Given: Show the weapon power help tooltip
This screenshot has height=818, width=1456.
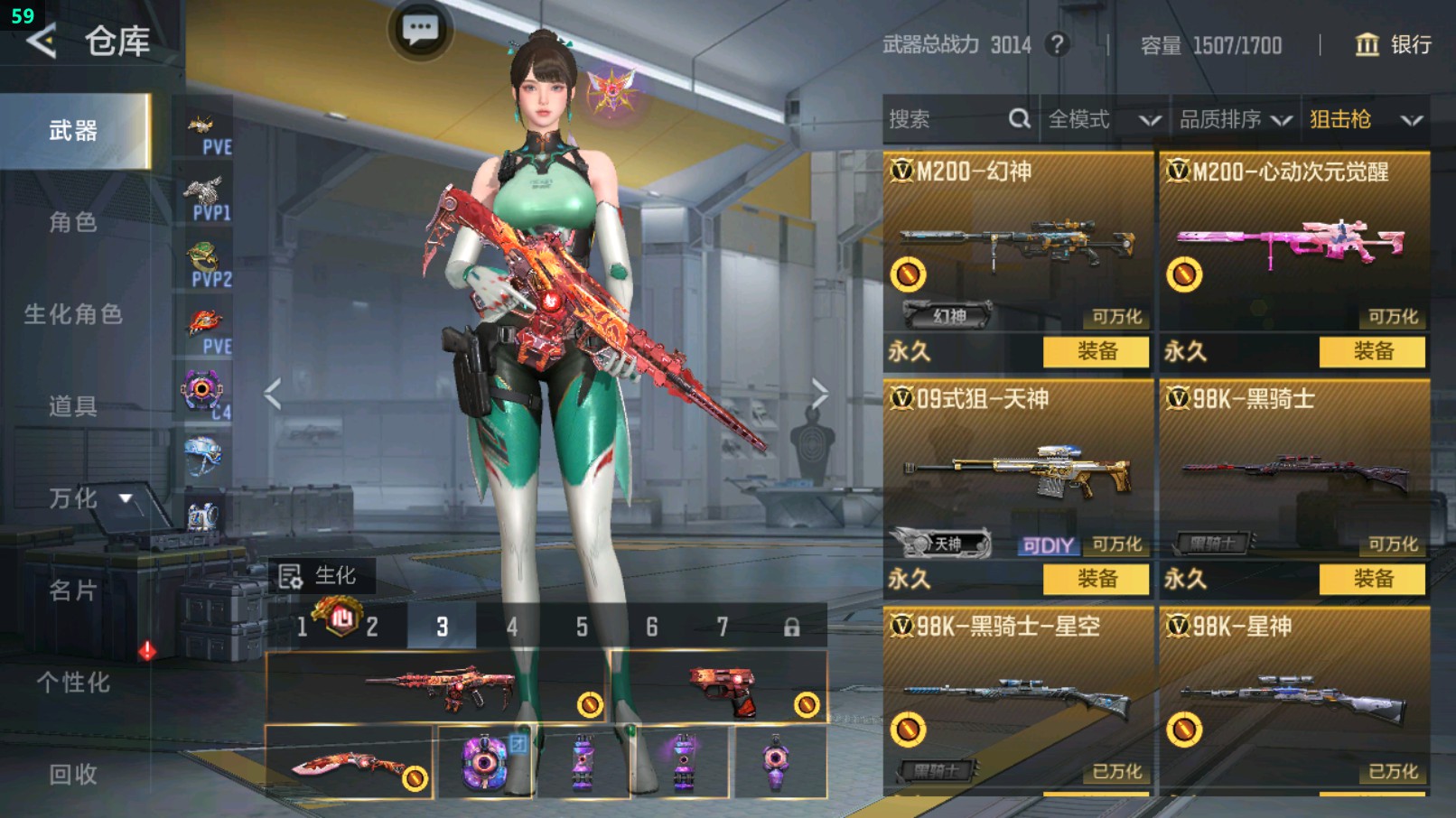Looking at the screenshot, I should click(1057, 44).
